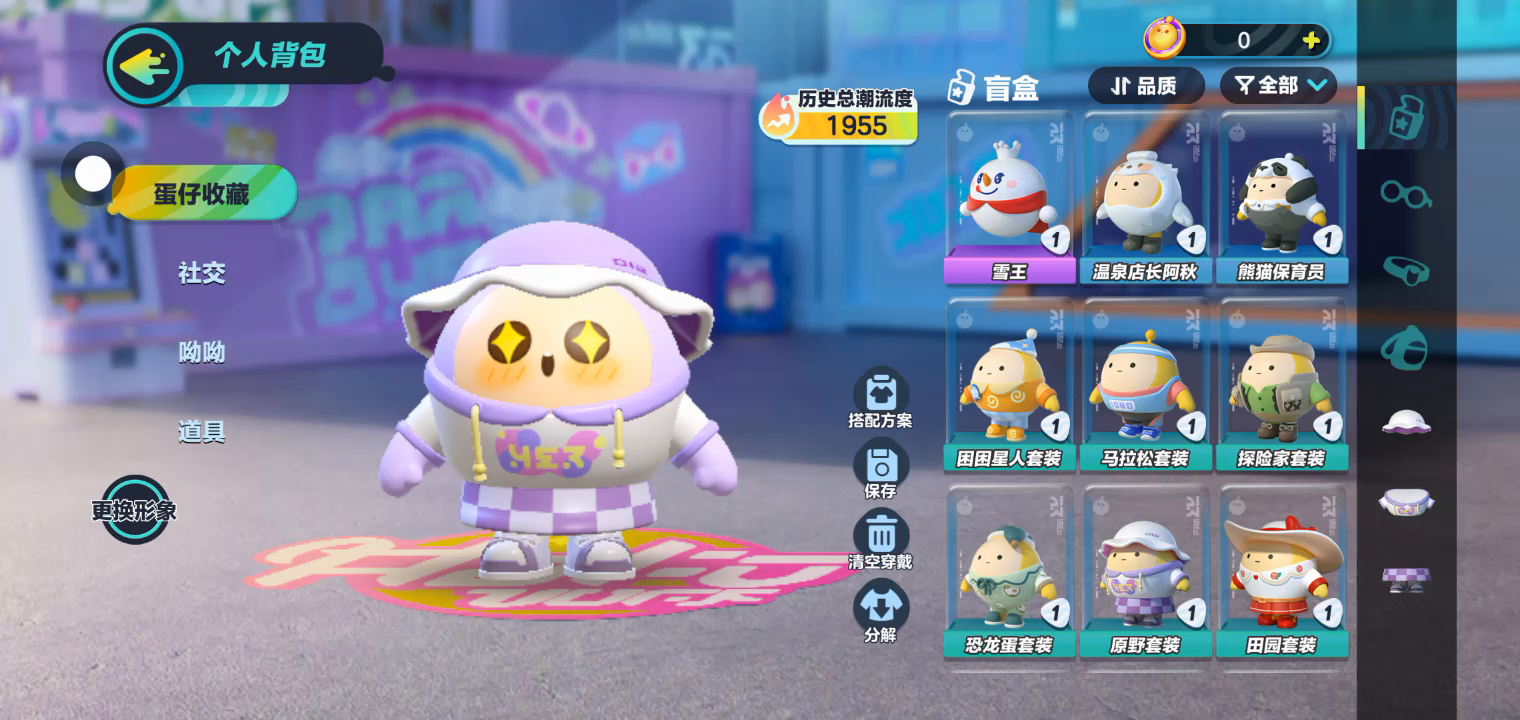1520x720 pixels.
Task: Open the 呦呦 tab
Action: 202,352
